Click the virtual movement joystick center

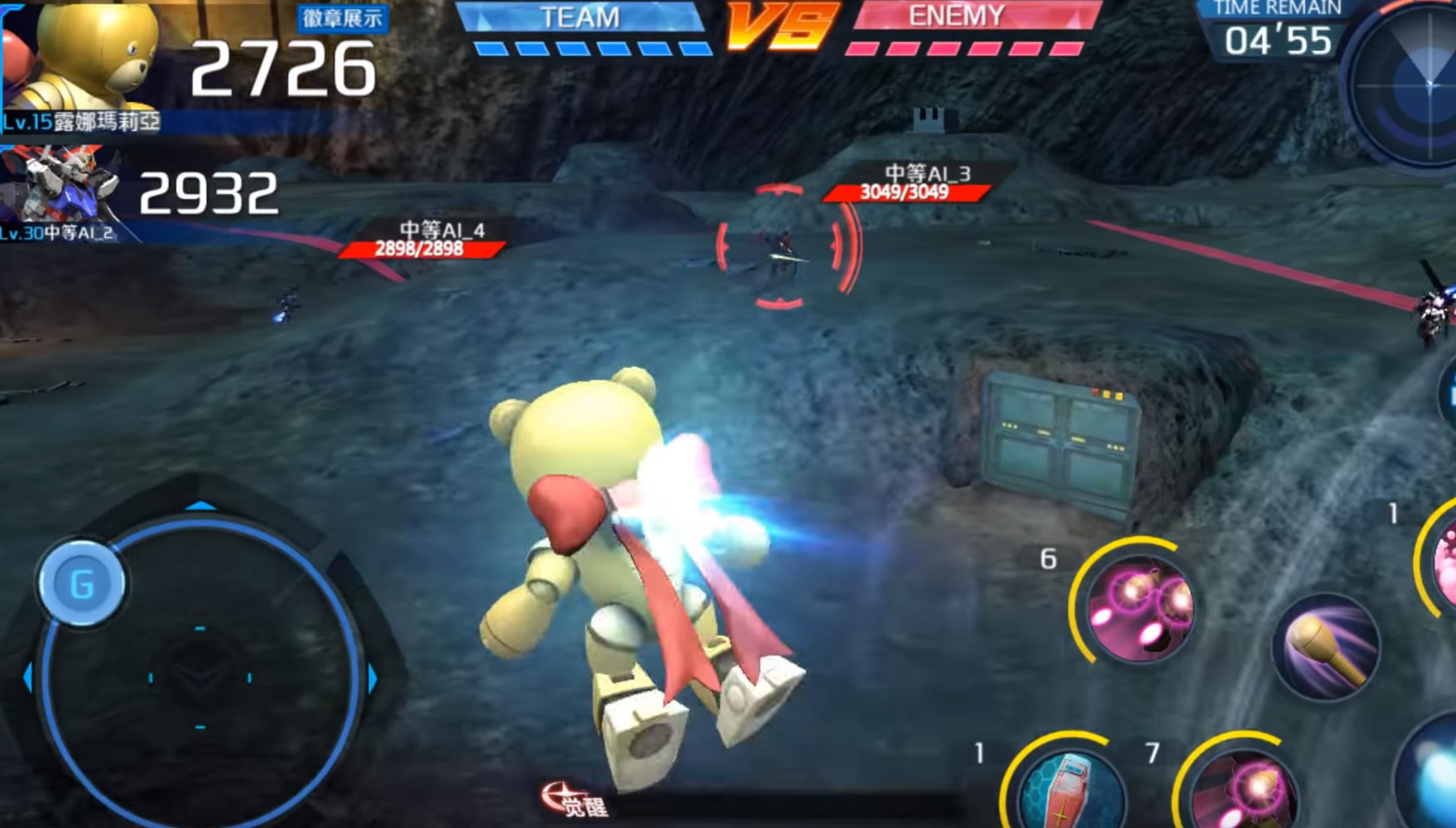pos(200,677)
